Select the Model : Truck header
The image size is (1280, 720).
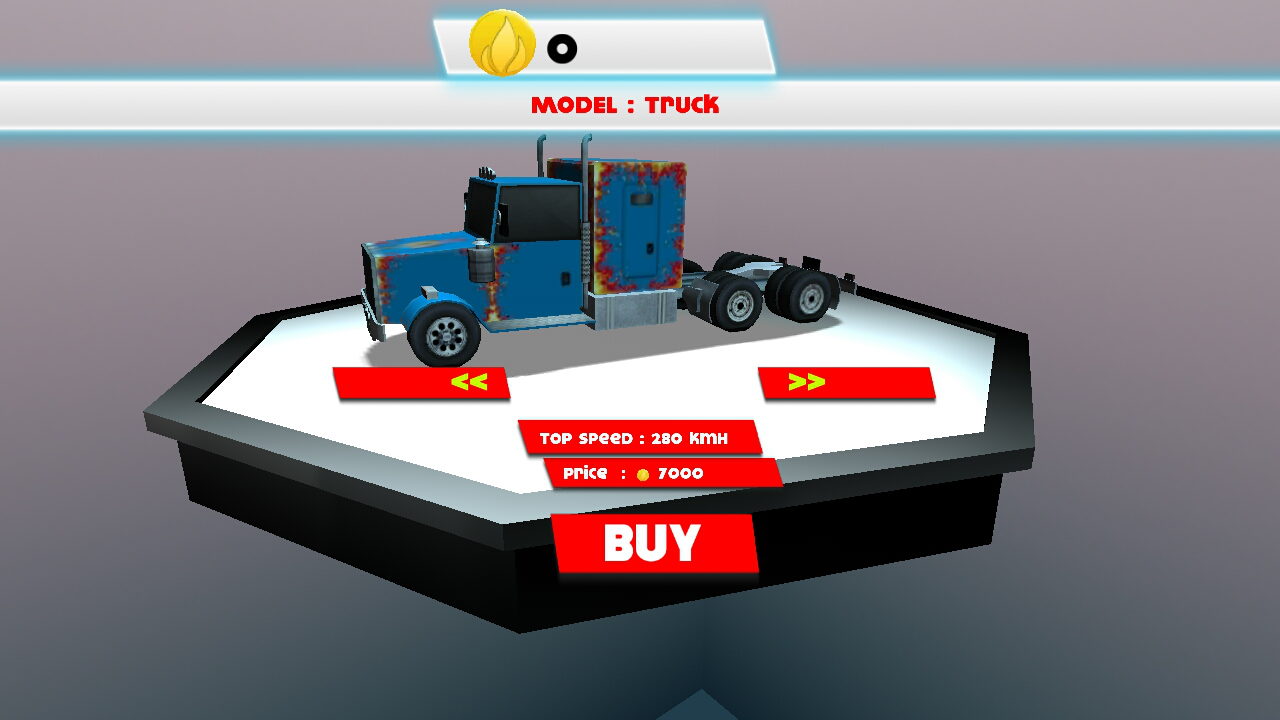pyautogui.click(x=628, y=104)
